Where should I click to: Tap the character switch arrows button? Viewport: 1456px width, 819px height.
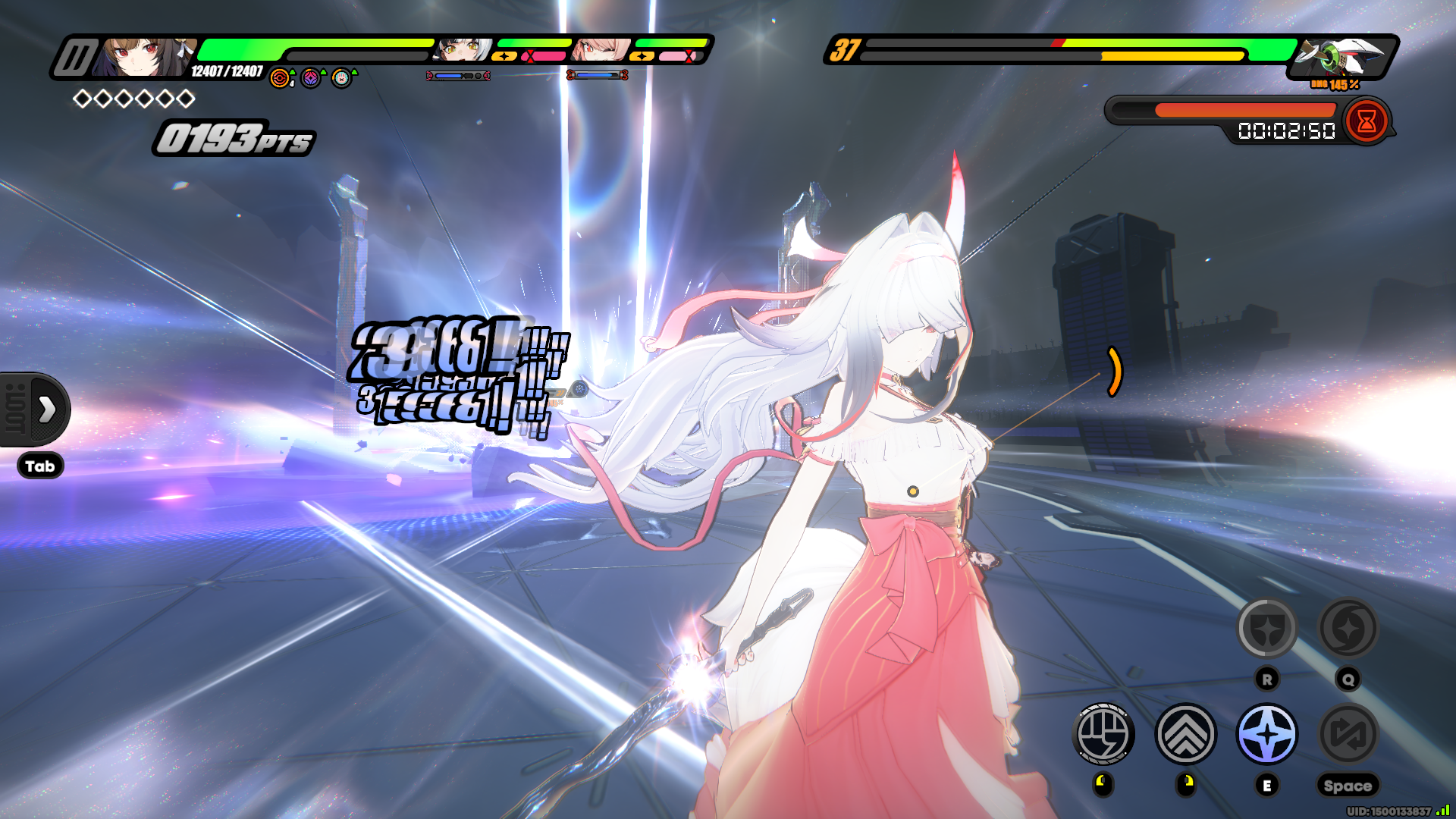1348,734
